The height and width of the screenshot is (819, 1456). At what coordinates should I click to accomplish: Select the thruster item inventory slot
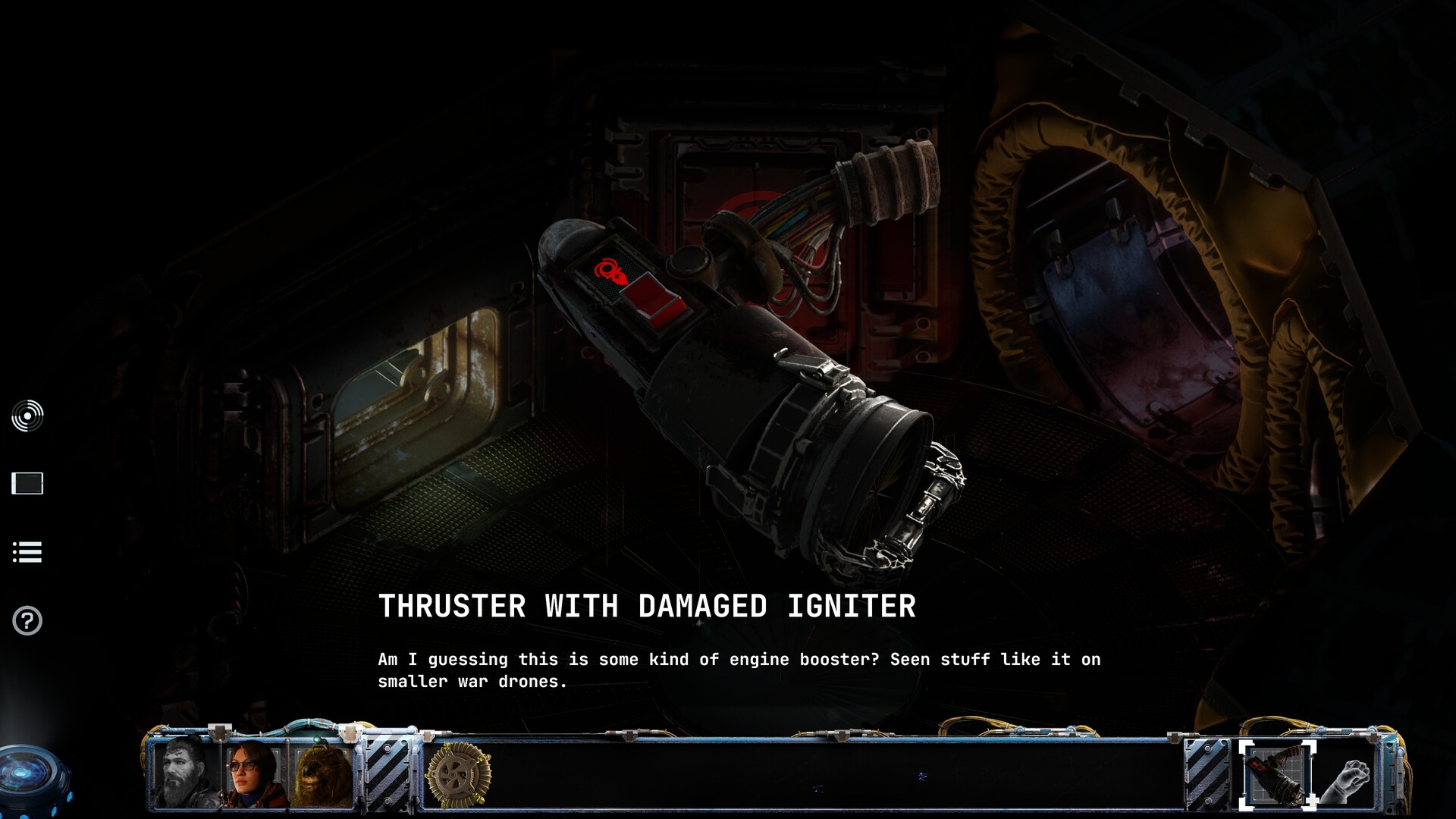[1278, 775]
